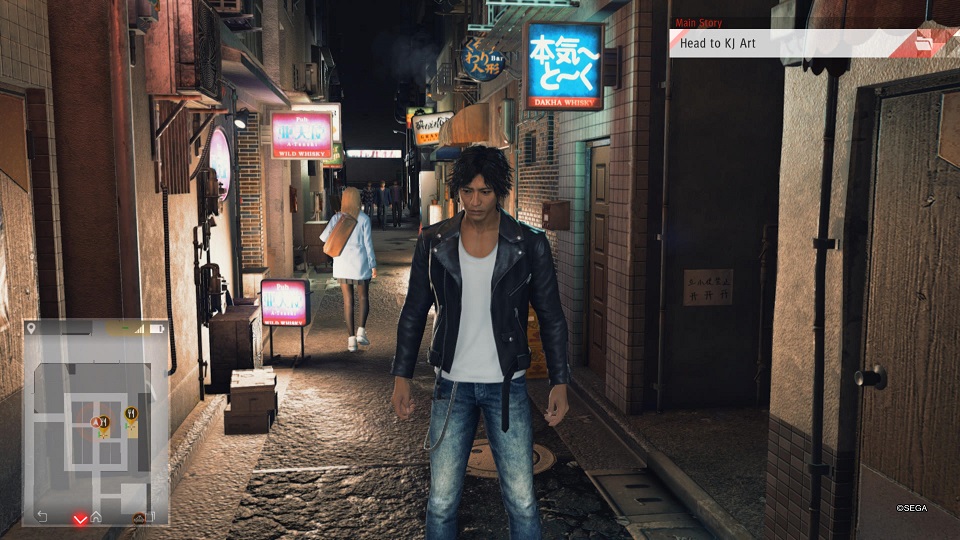Select the restaurant marker beside the player arrow
Screen dimensions: 960x540
click(x=102, y=422)
